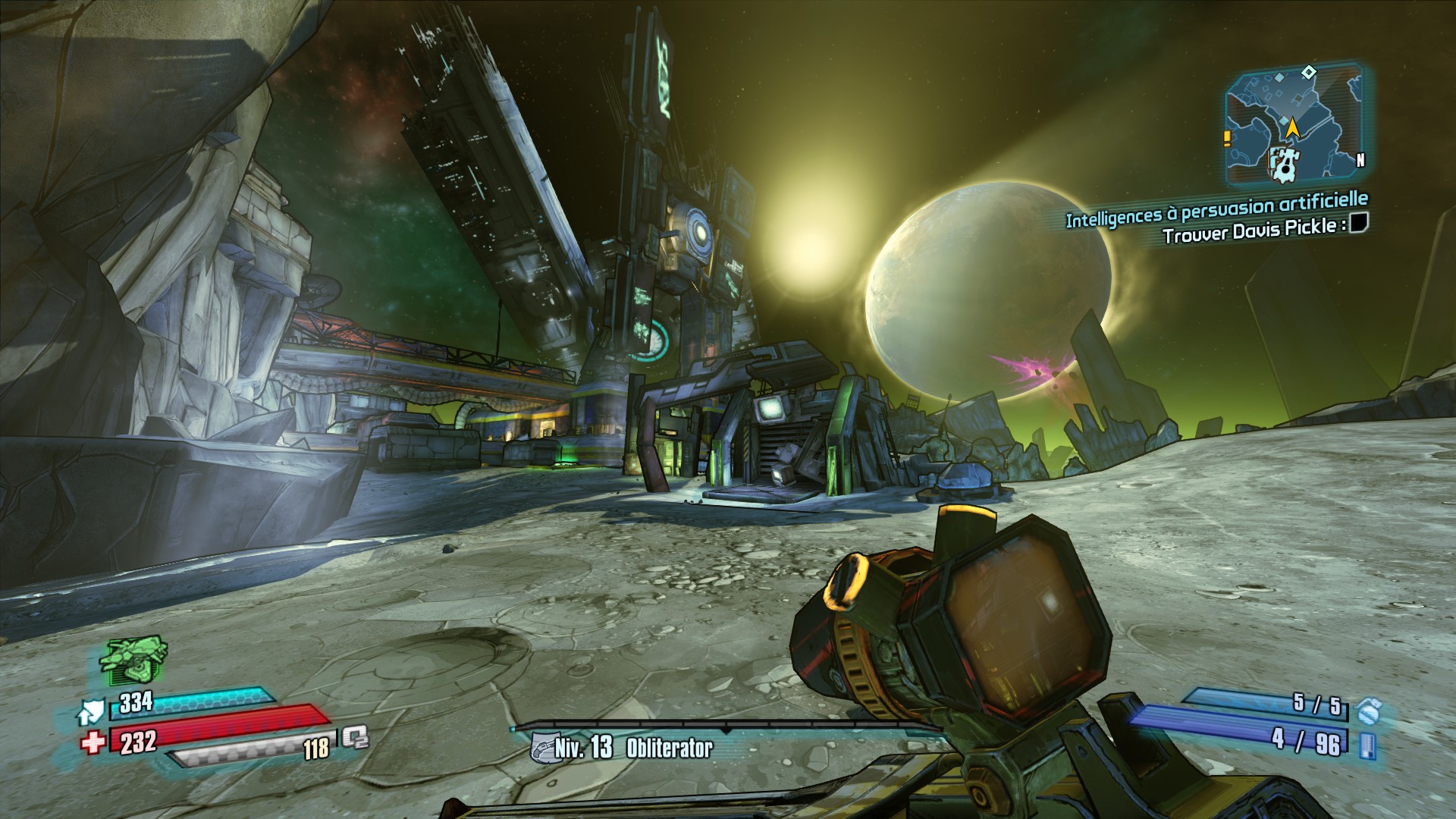Select the mission title 'Intelligences à persuasion artificielle'
1456x819 pixels.
pyautogui.click(x=1216, y=209)
